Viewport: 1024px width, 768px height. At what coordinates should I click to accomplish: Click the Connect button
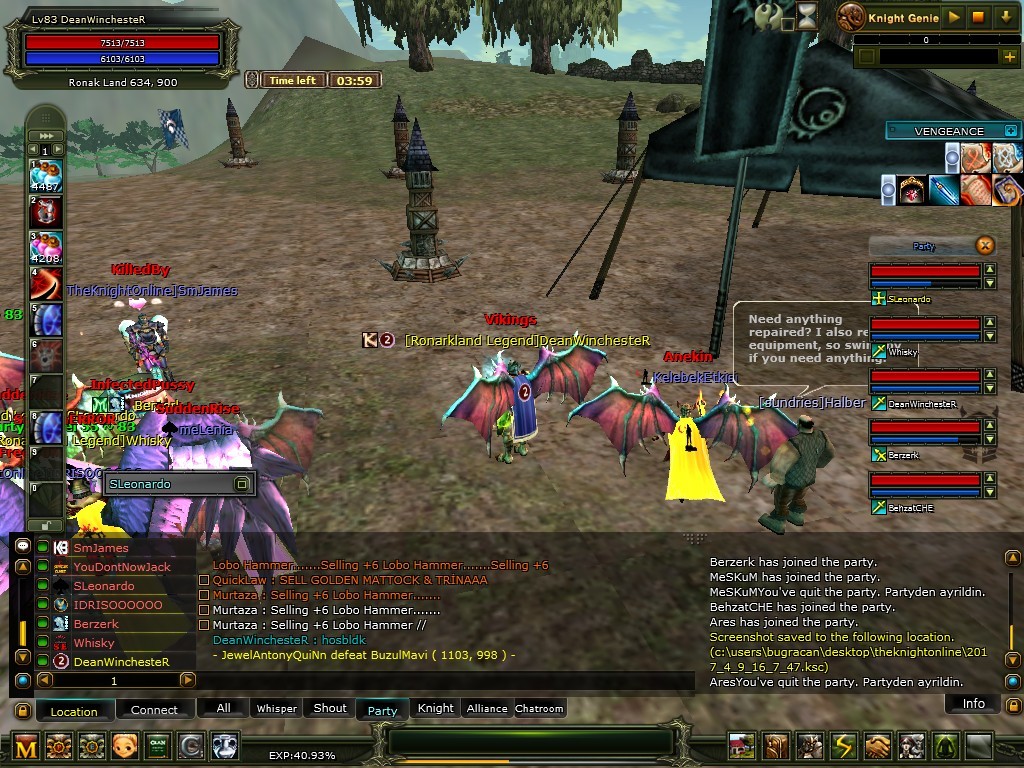[154, 710]
